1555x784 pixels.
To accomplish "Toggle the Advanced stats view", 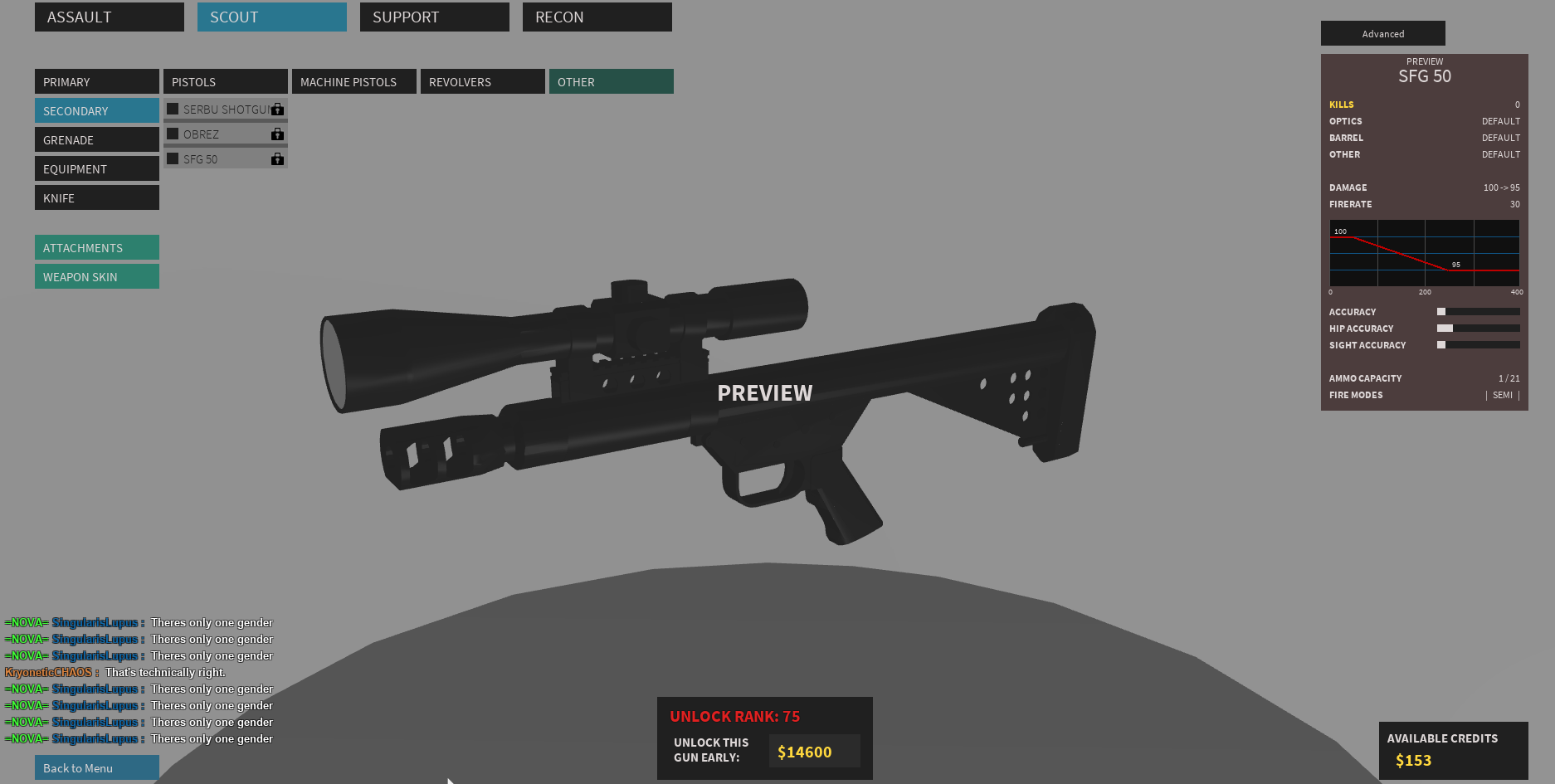I will [1382, 33].
